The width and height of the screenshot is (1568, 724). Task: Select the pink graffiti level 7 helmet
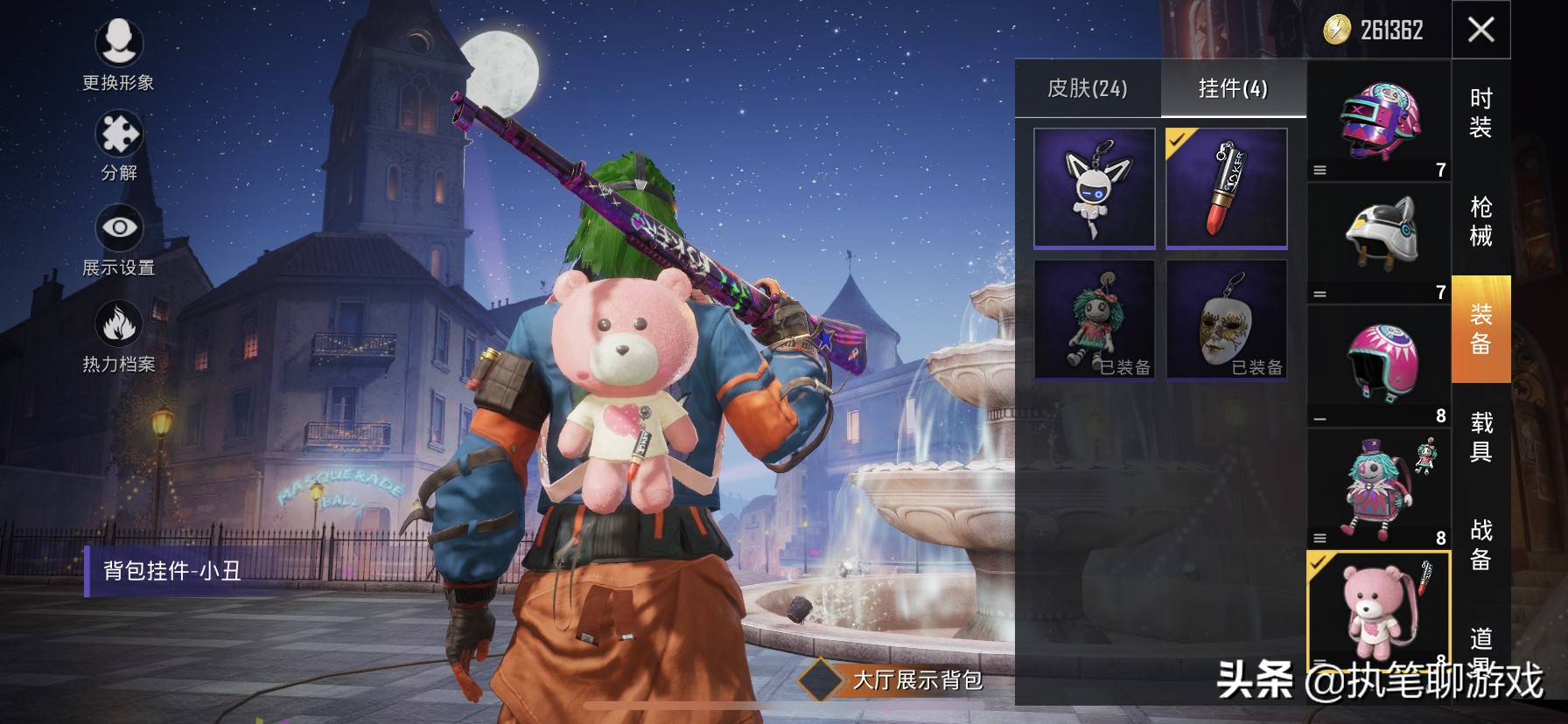[x=1379, y=122]
